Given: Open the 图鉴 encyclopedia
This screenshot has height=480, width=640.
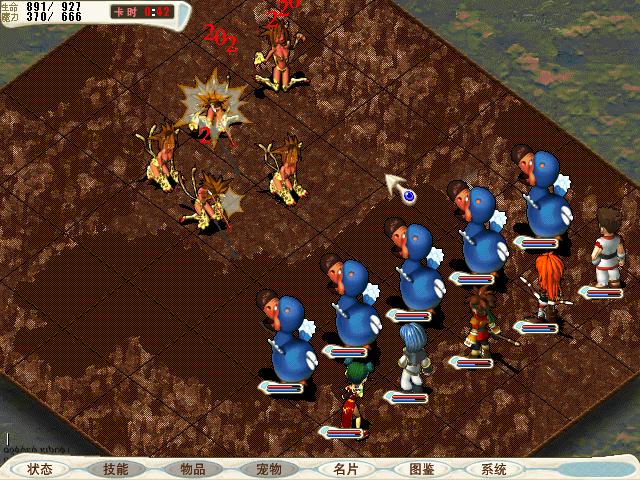Looking at the screenshot, I should click(x=420, y=469).
